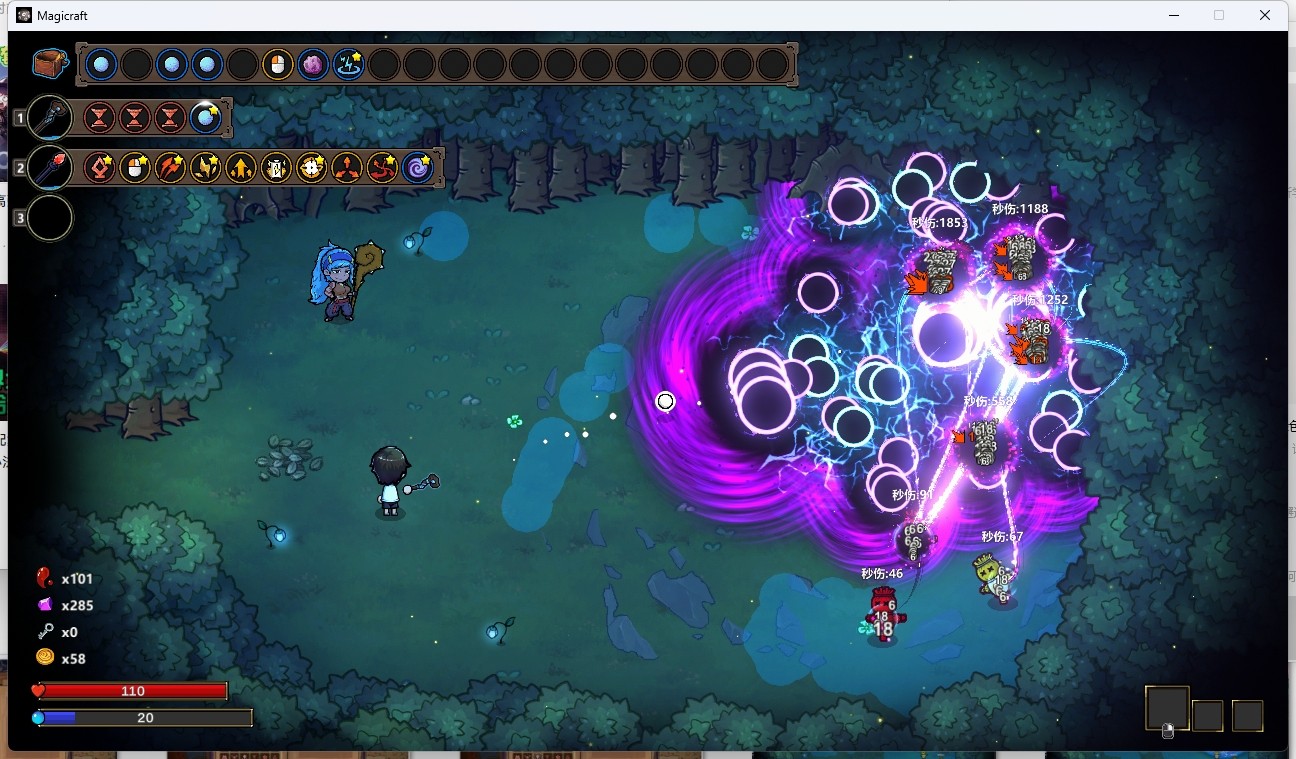Select the red diamond spell on wand 2
The height and width of the screenshot is (759, 1296).
[99, 167]
